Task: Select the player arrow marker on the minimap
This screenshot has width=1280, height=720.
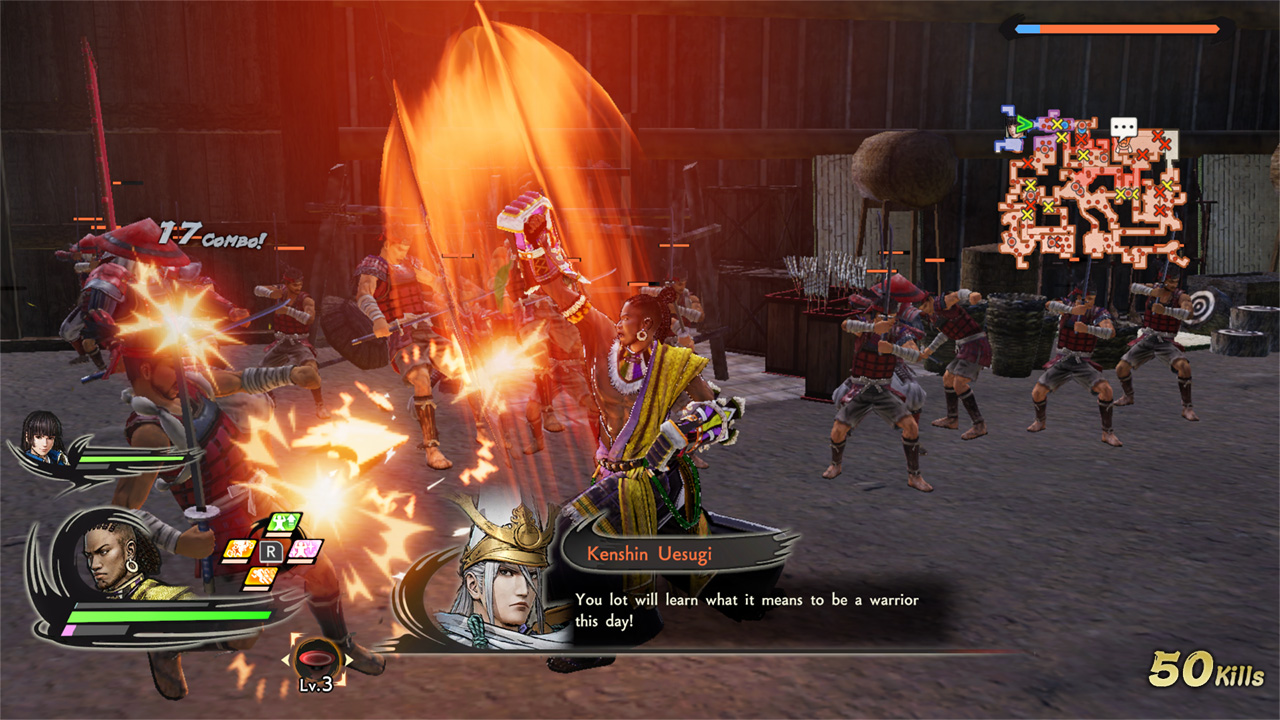Action: pos(1024,124)
